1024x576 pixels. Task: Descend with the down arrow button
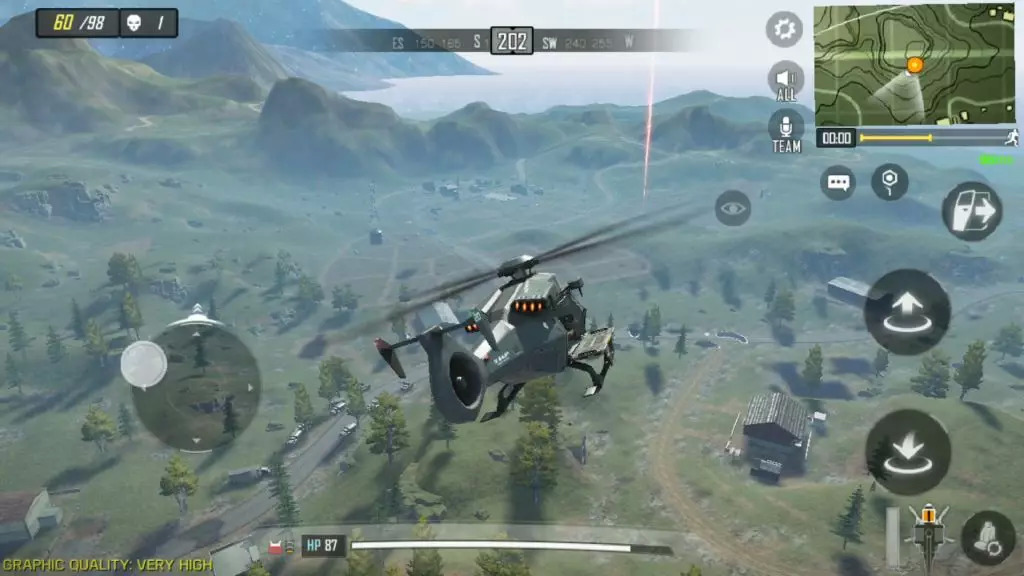click(x=907, y=451)
